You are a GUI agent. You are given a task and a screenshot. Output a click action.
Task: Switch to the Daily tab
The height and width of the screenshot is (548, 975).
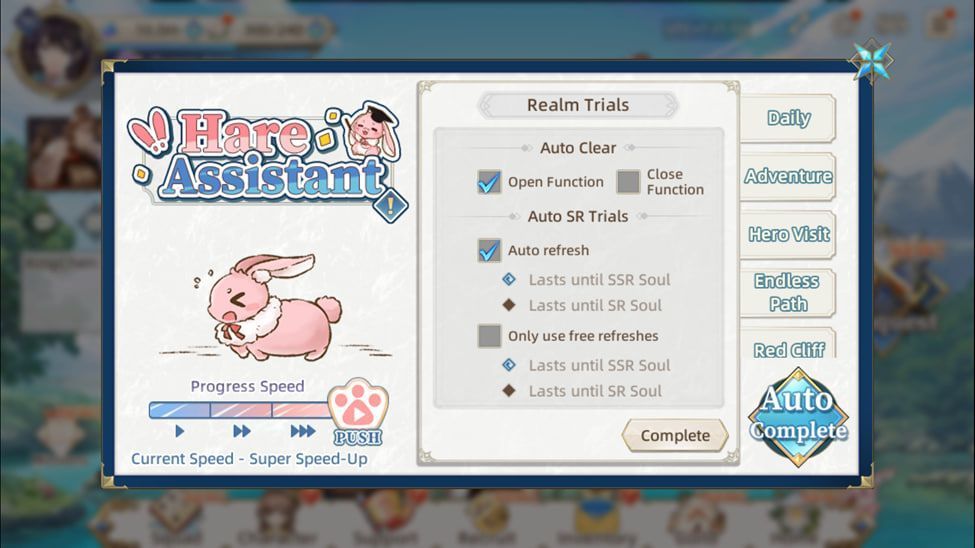(x=788, y=118)
